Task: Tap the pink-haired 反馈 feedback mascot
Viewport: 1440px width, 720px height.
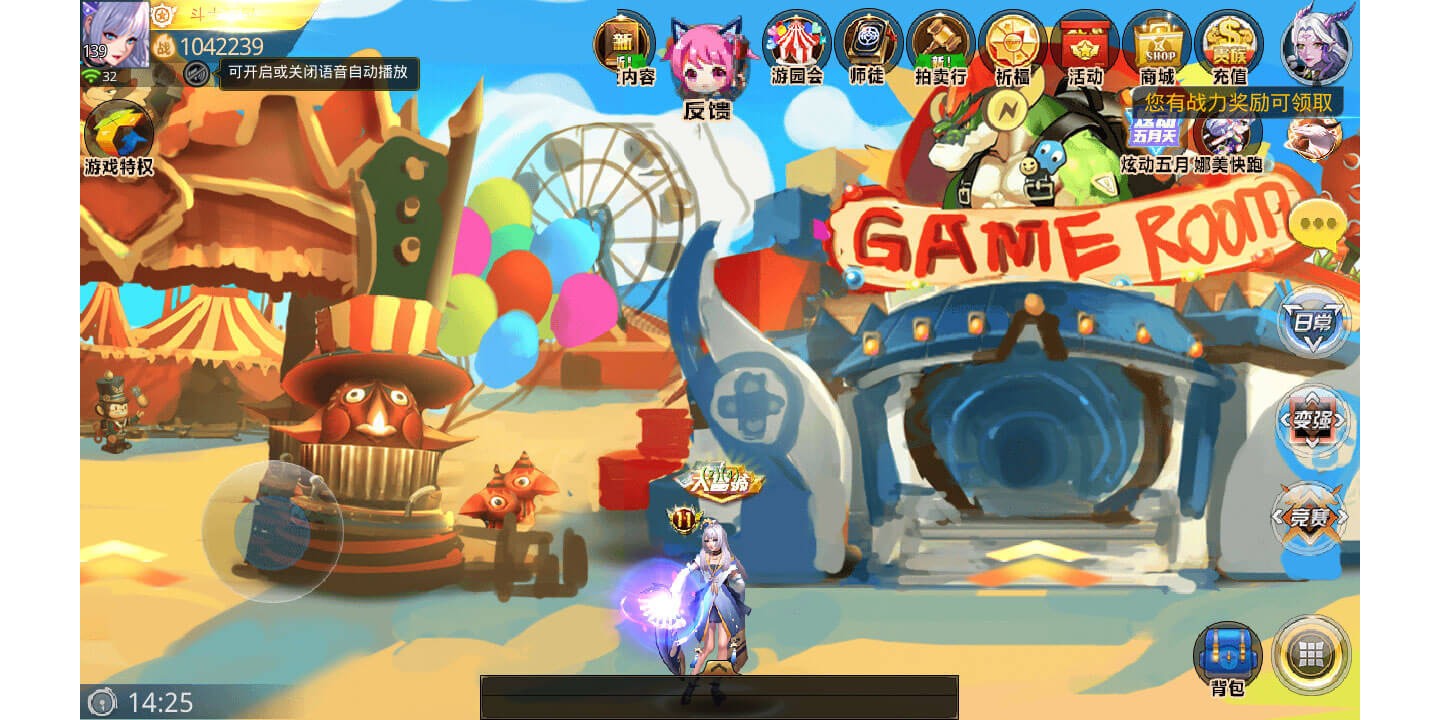Action: [706, 65]
